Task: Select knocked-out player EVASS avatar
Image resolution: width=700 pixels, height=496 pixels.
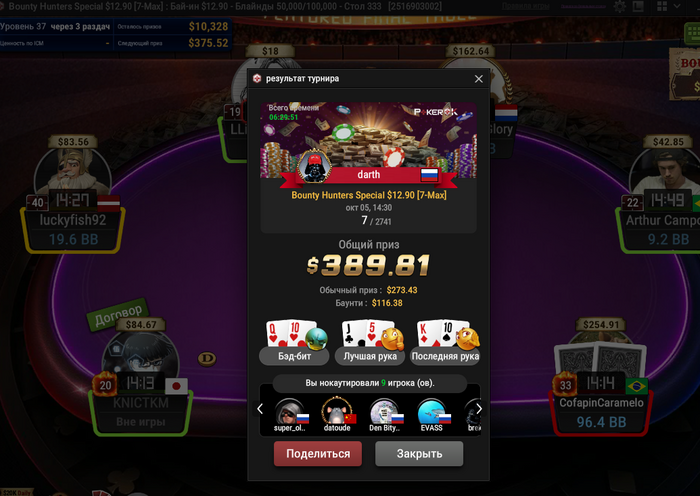Action: [432, 411]
